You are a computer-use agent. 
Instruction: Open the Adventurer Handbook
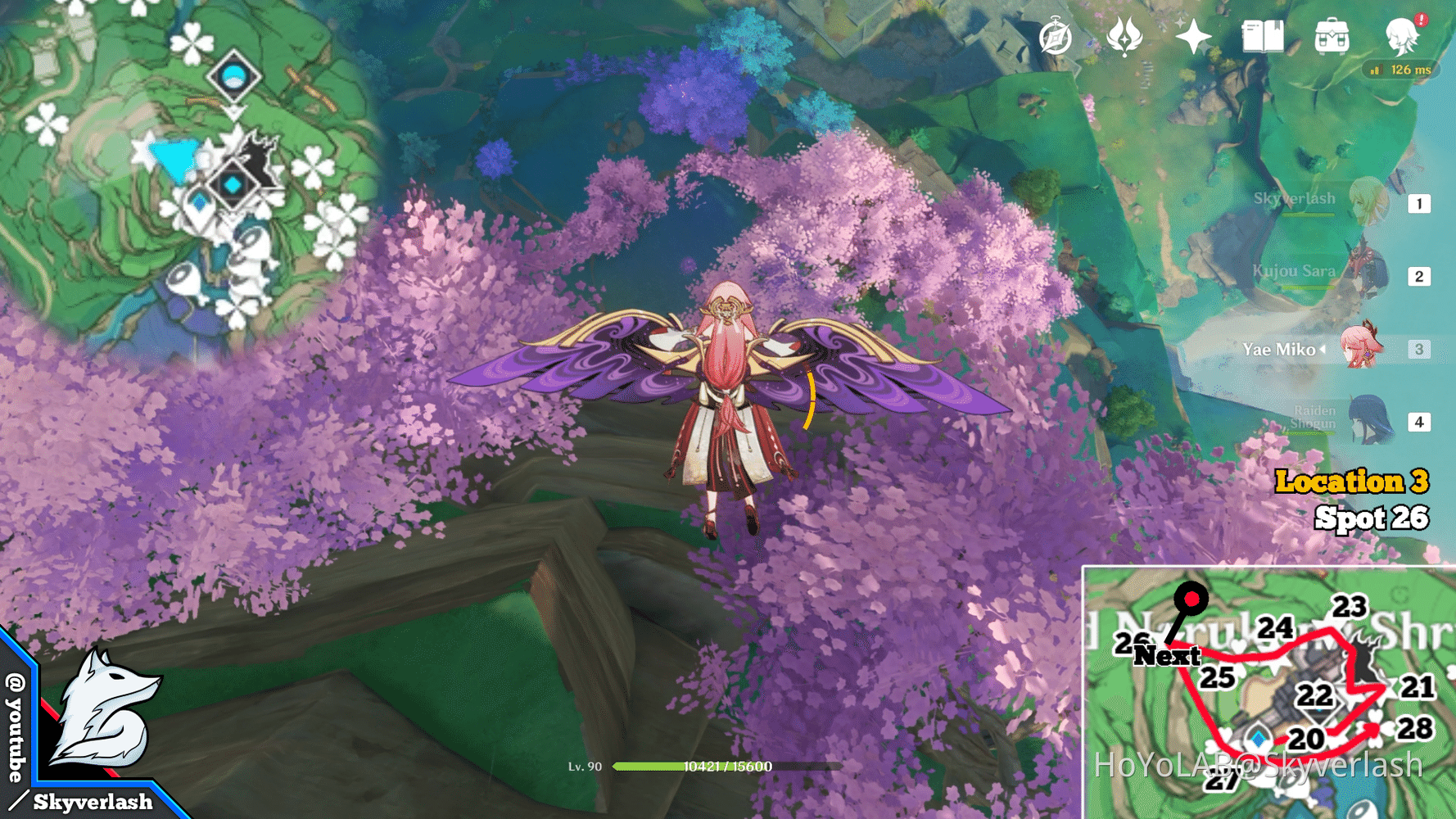(x=1263, y=37)
